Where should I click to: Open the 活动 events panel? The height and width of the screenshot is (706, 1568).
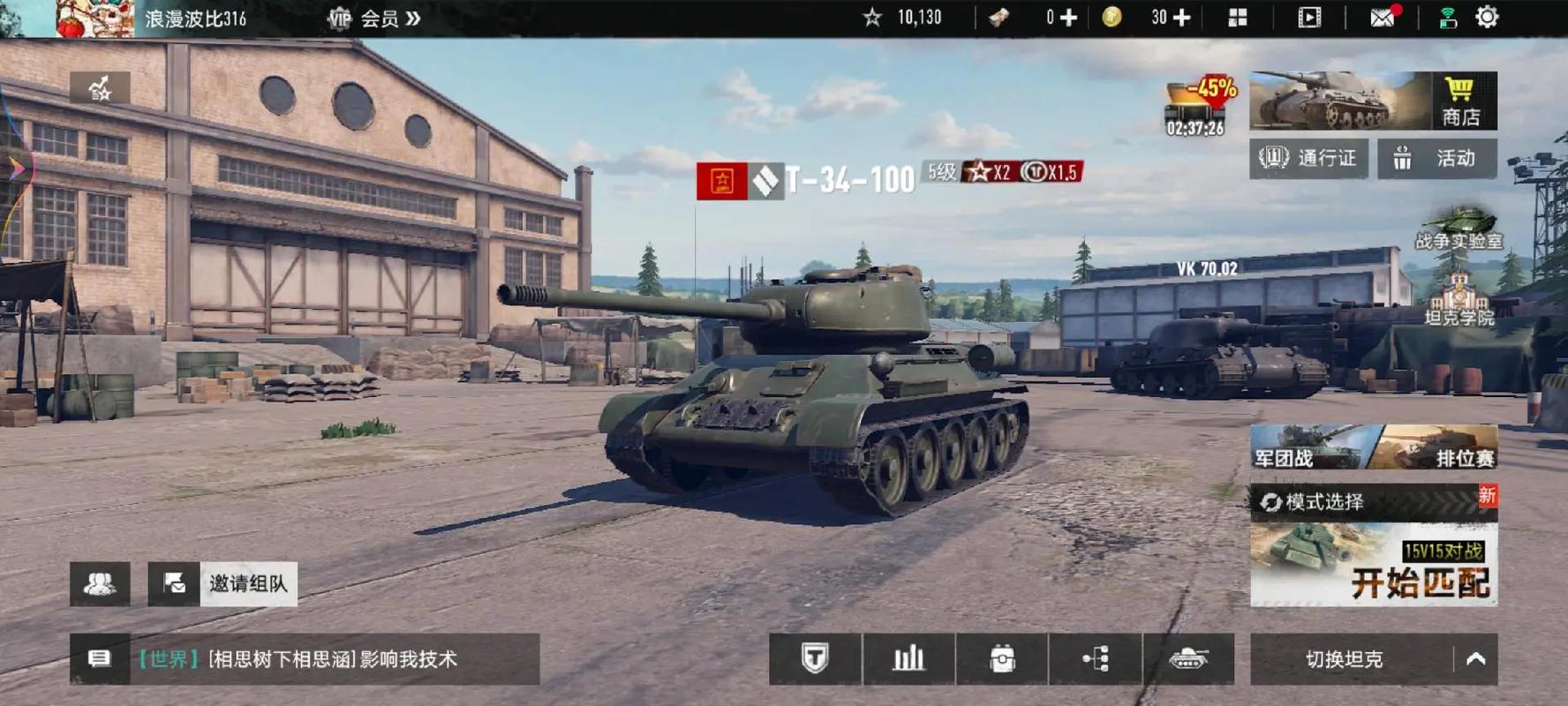click(x=1436, y=158)
